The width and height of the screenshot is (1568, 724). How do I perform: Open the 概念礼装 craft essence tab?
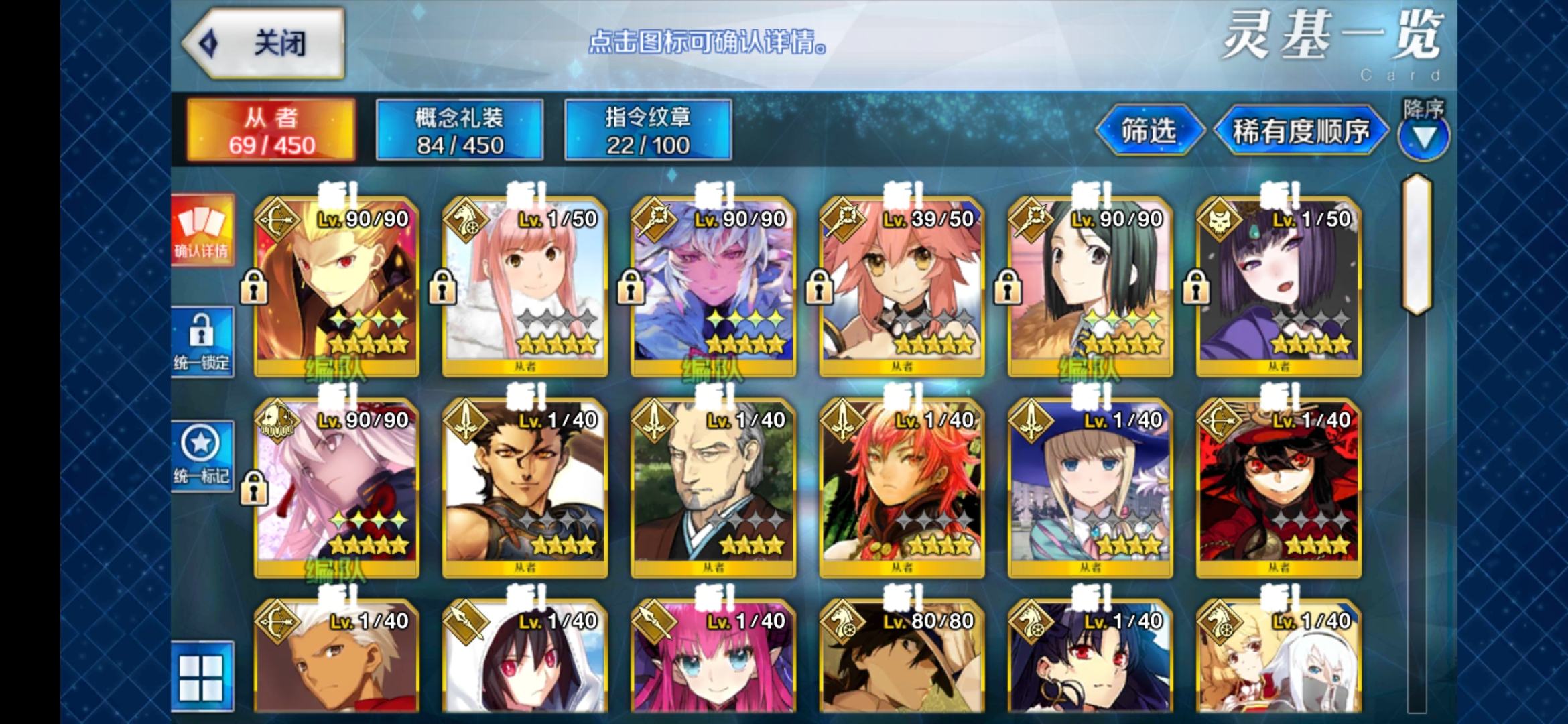point(460,130)
